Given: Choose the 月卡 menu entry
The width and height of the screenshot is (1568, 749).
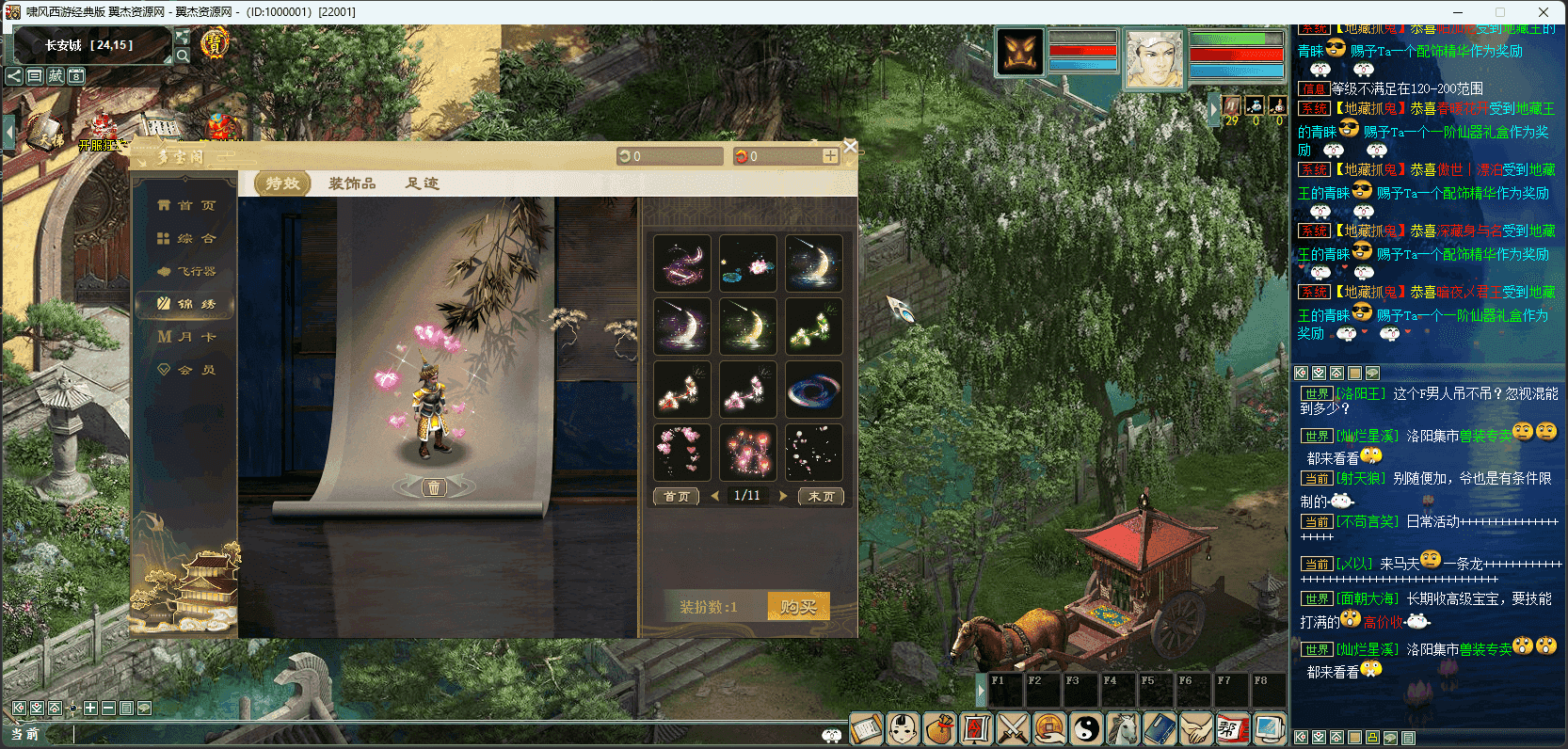Looking at the screenshot, I should (187, 337).
